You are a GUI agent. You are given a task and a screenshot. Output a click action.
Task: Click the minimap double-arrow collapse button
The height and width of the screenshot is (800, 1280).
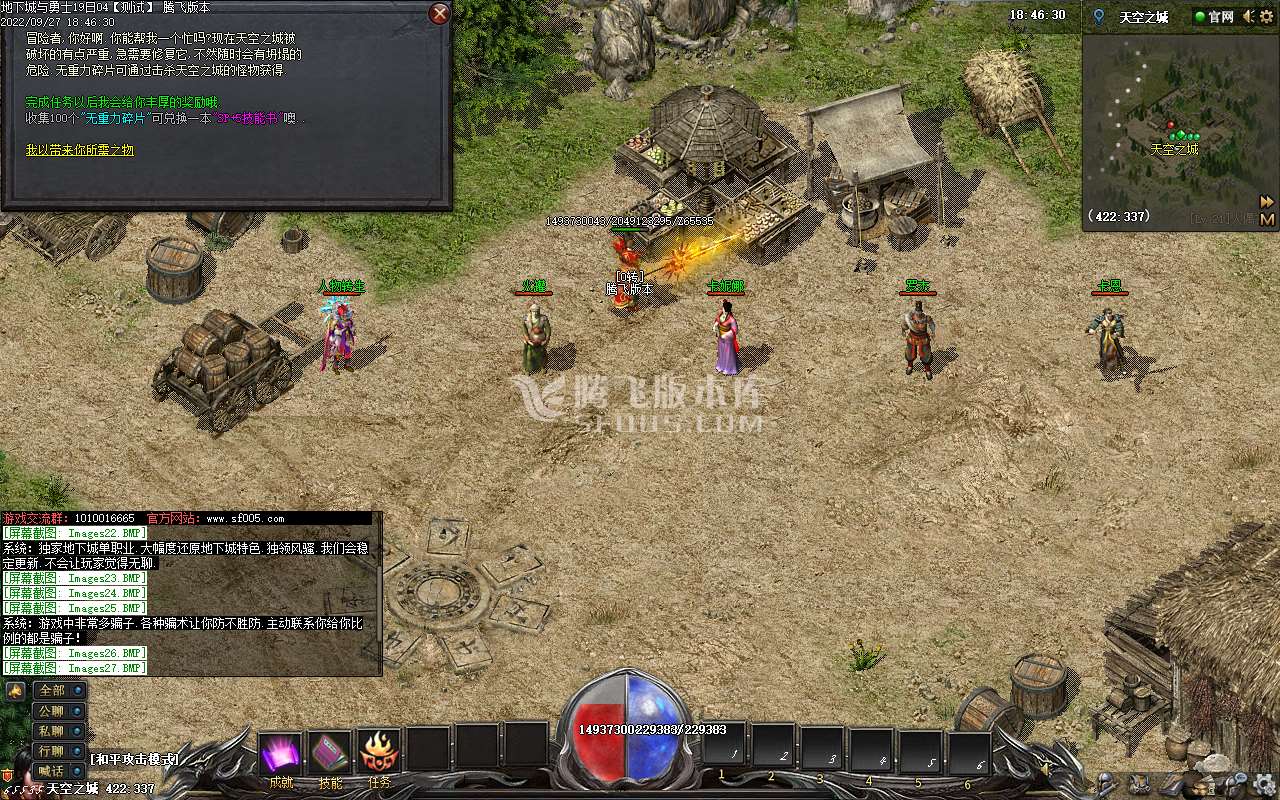1267,201
